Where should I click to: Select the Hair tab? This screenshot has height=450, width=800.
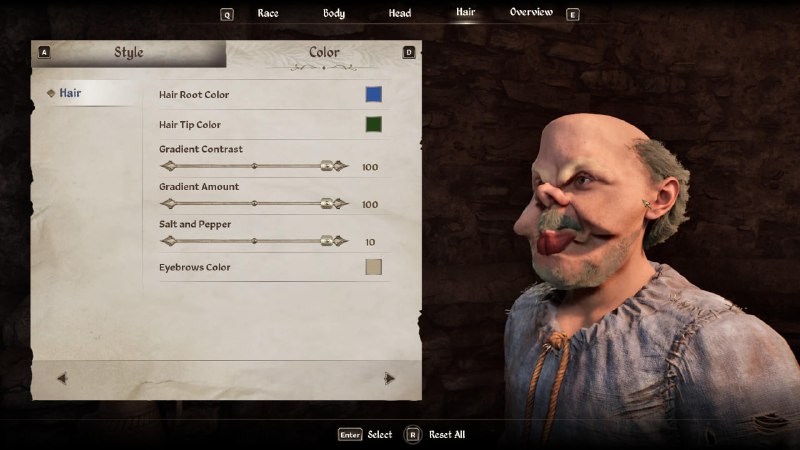[x=465, y=13]
